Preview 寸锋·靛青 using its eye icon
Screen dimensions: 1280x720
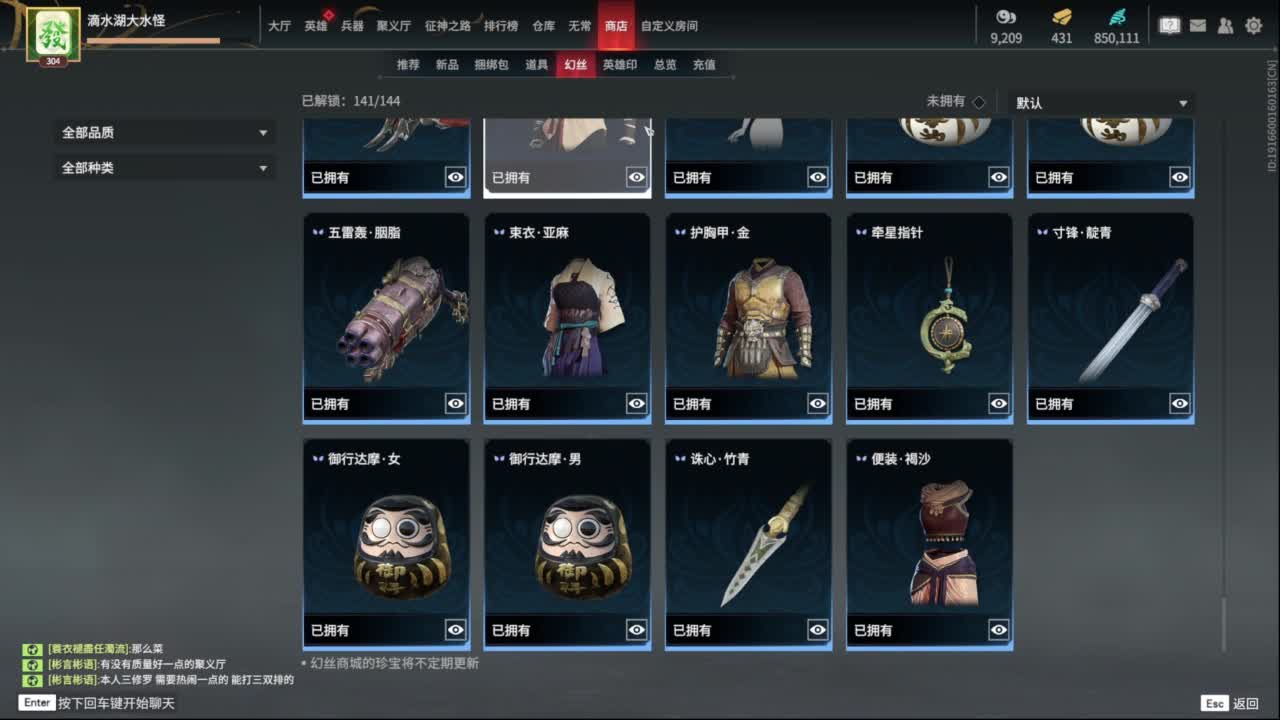(x=1179, y=403)
